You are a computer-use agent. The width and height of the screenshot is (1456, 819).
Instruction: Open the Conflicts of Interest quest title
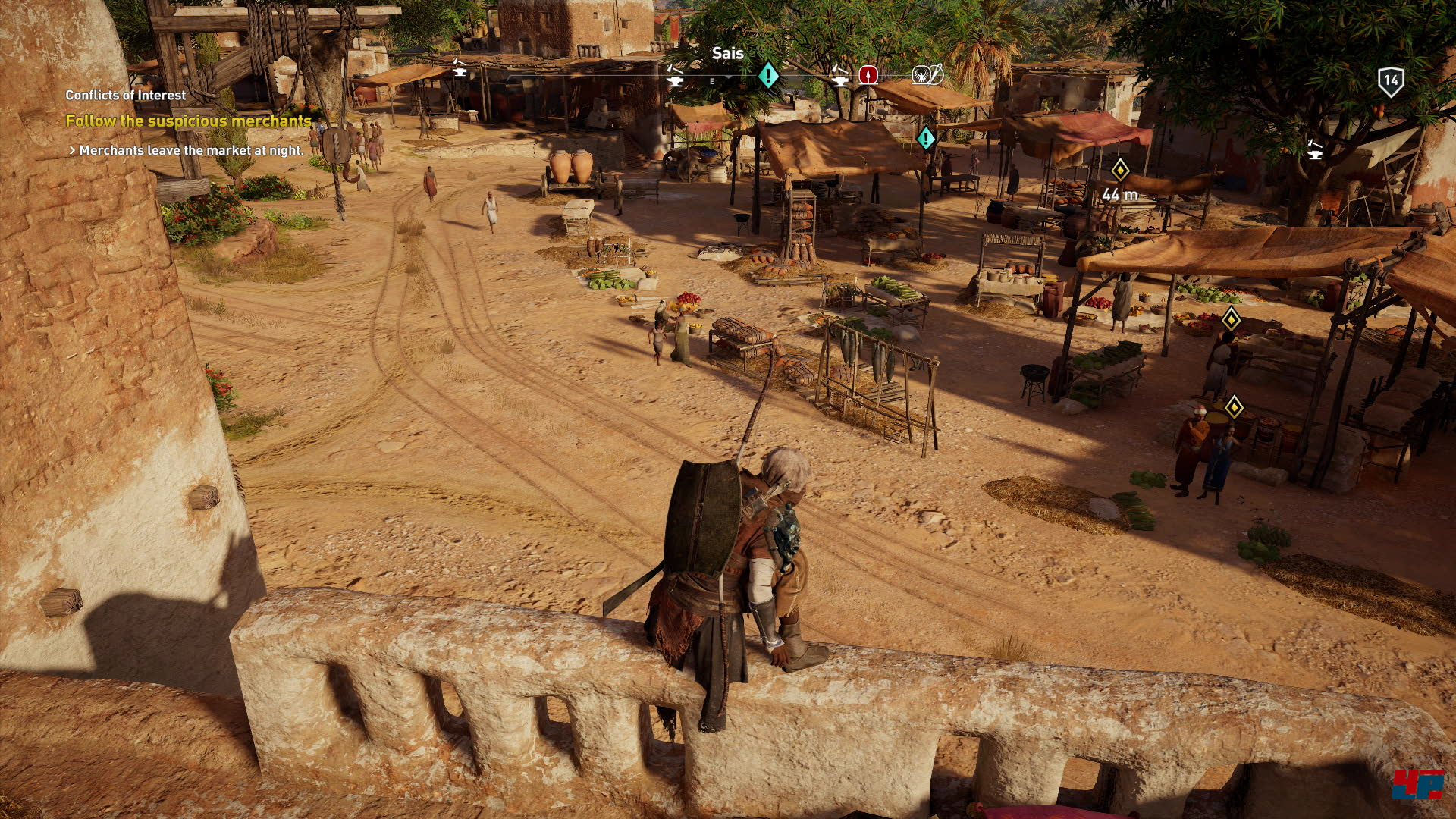pyautogui.click(x=125, y=95)
